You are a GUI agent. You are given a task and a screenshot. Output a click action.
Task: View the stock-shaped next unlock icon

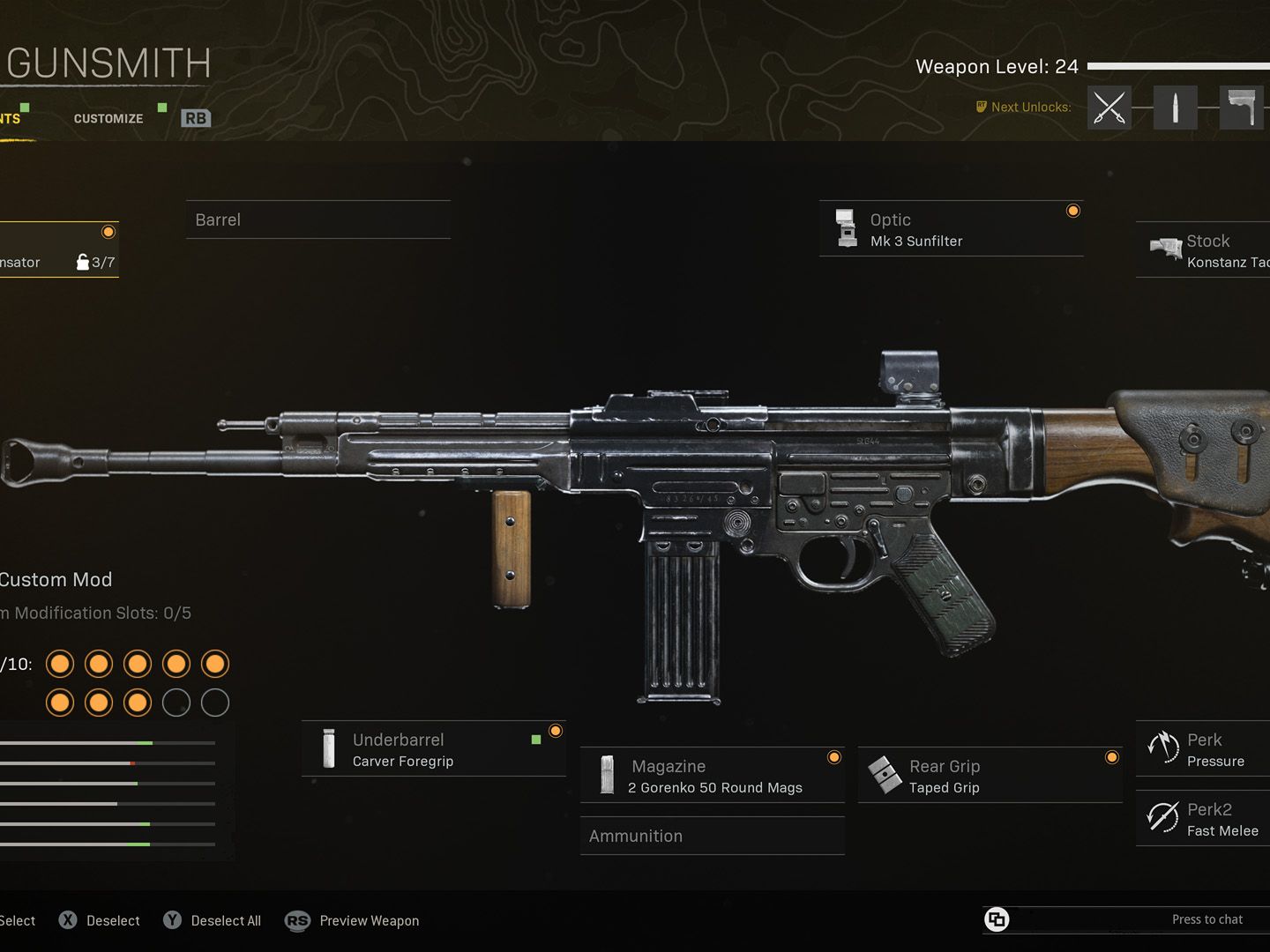click(x=1241, y=108)
